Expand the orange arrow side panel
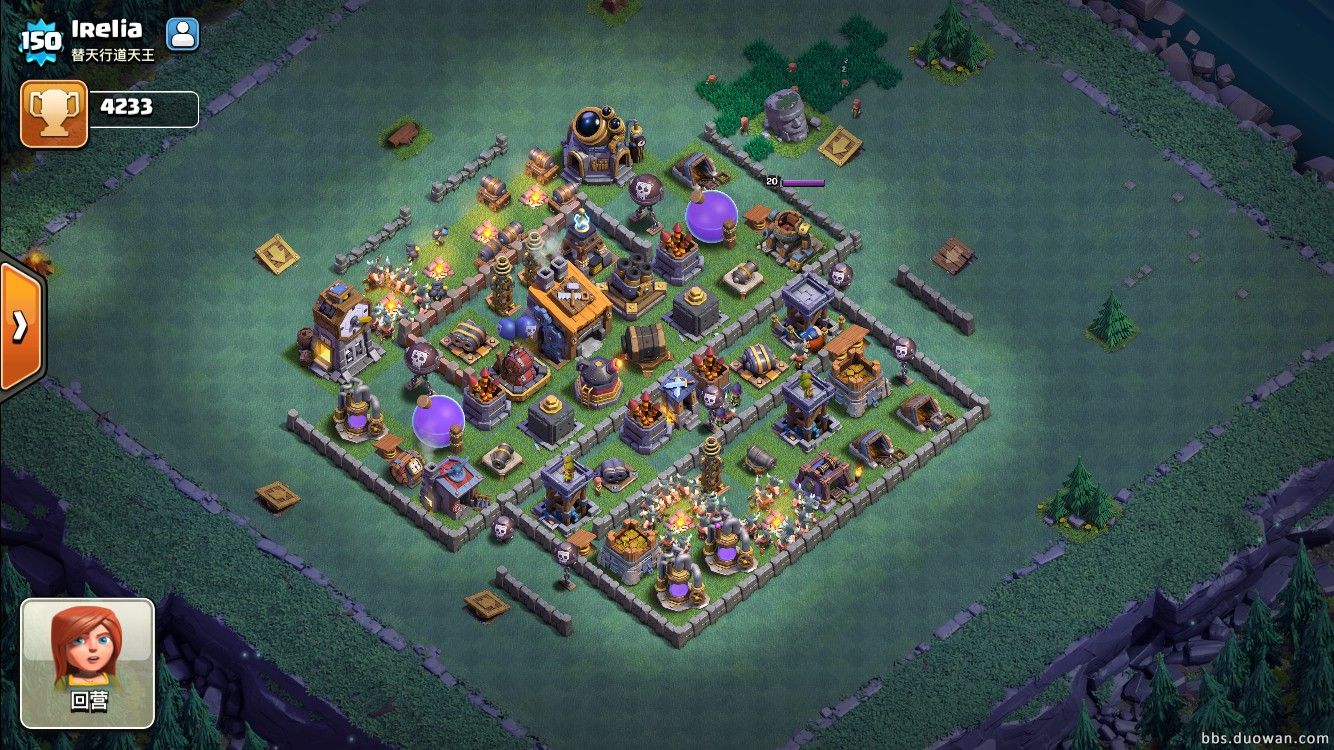This screenshot has height=750, width=1334. 20,326
